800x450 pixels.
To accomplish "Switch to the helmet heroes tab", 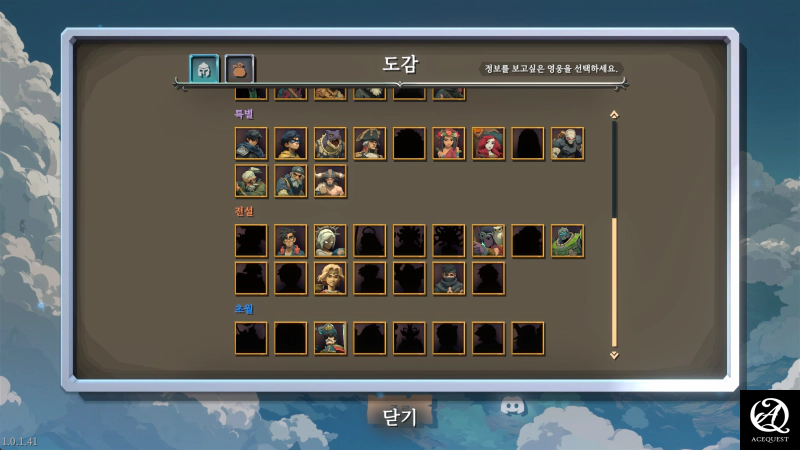I will (x=205, y=69).
